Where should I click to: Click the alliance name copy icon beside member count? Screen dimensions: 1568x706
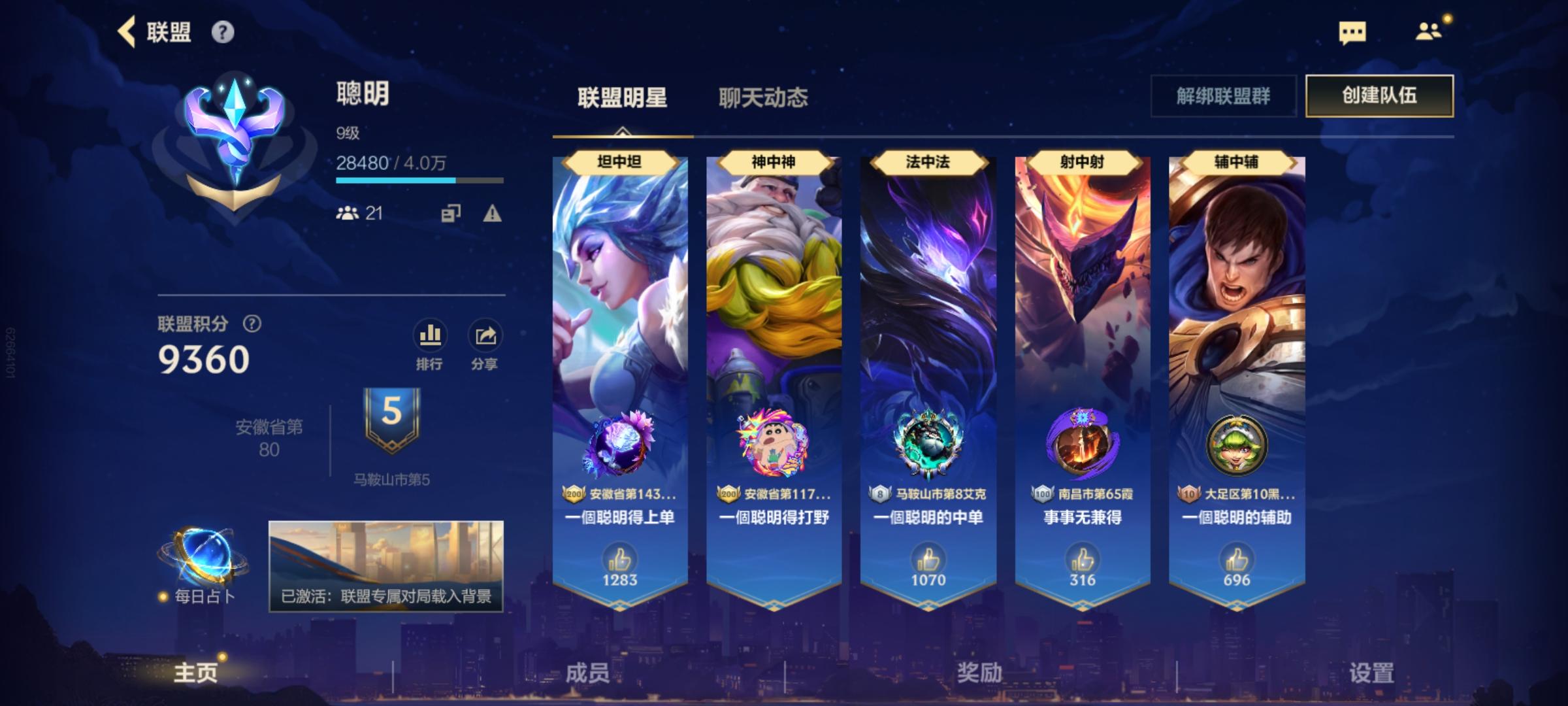point(453,214)
